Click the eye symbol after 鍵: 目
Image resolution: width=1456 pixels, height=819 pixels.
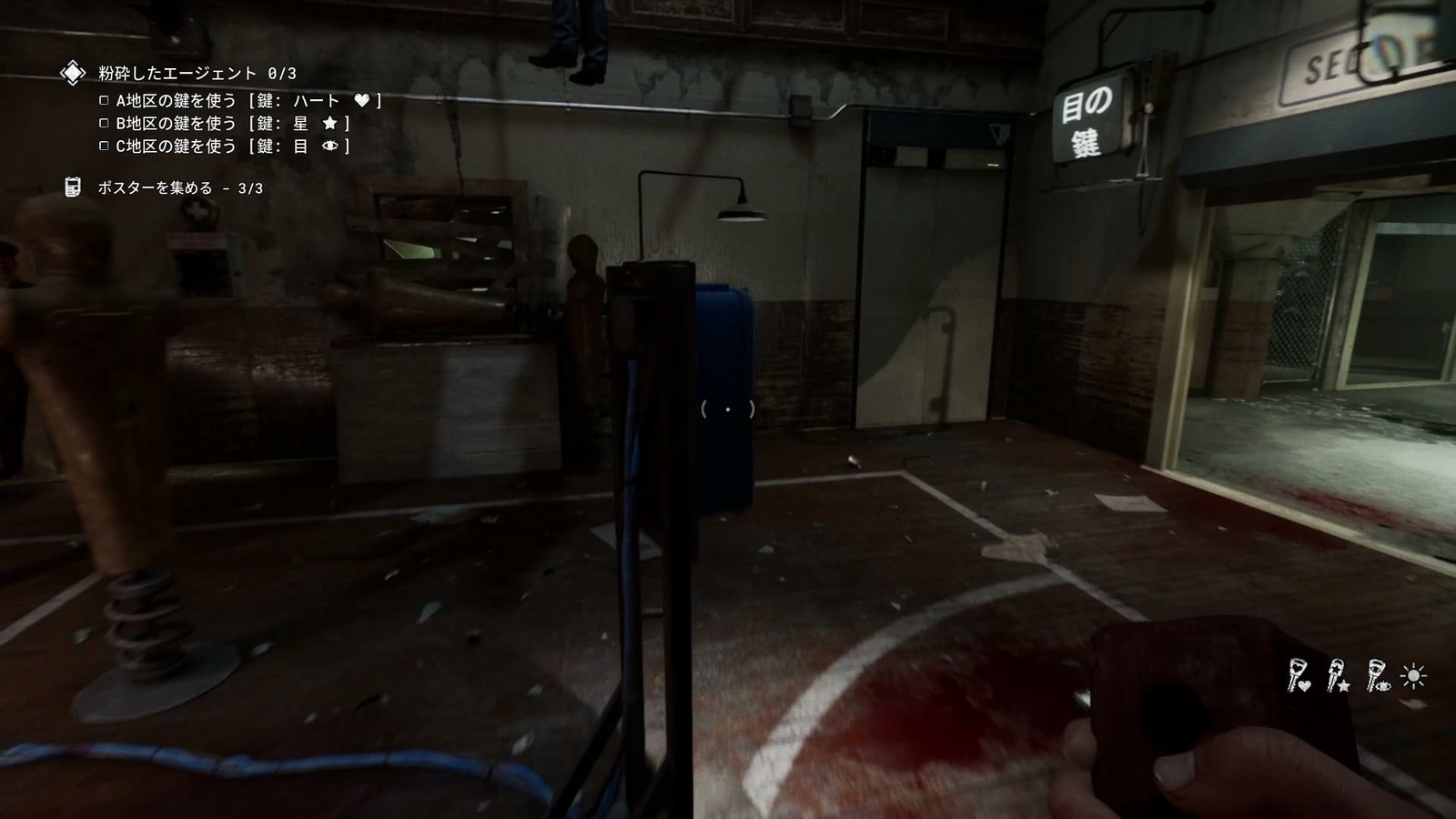tap(329, 146)
